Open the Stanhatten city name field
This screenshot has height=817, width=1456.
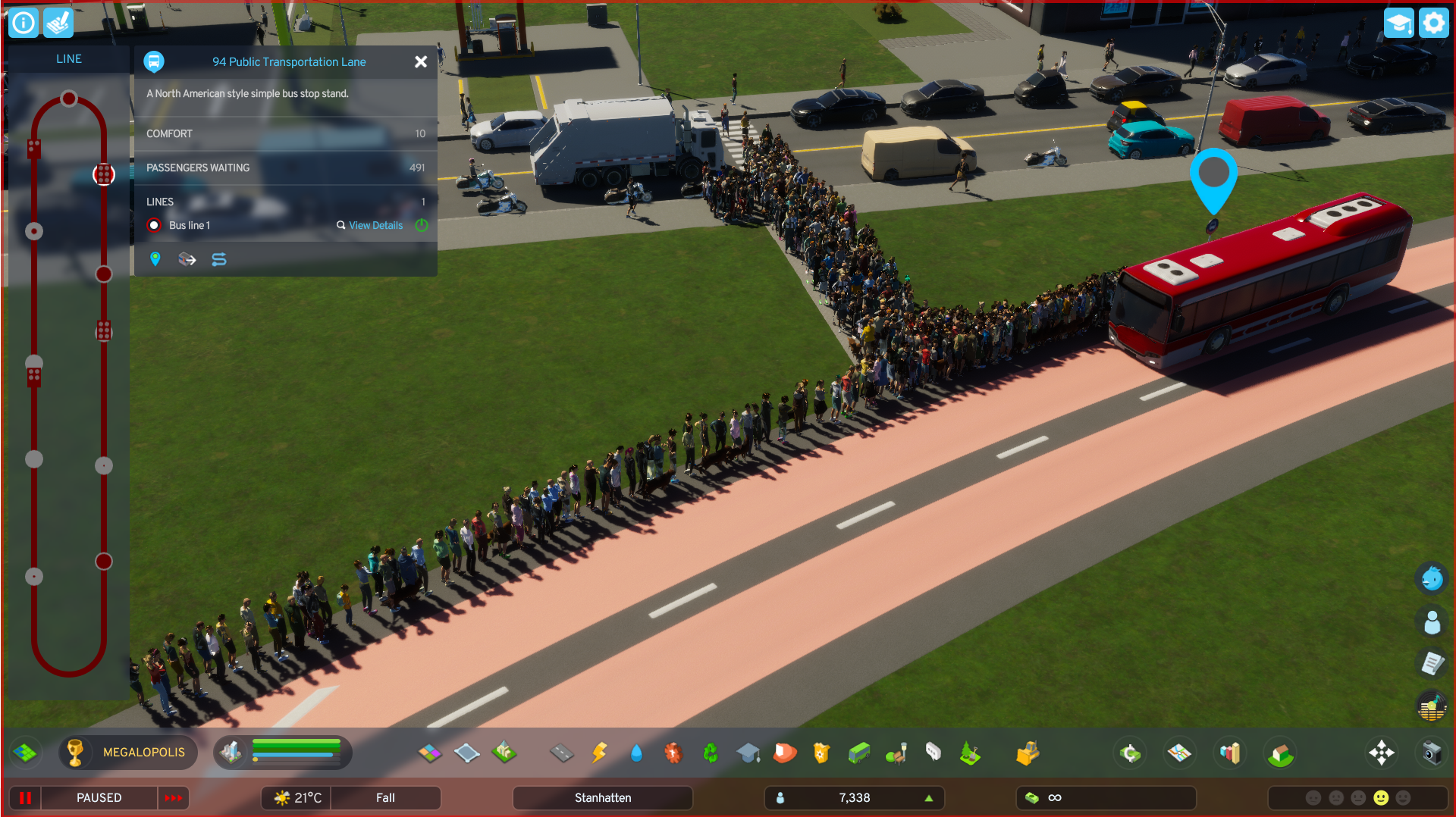[x=603, y=797]
